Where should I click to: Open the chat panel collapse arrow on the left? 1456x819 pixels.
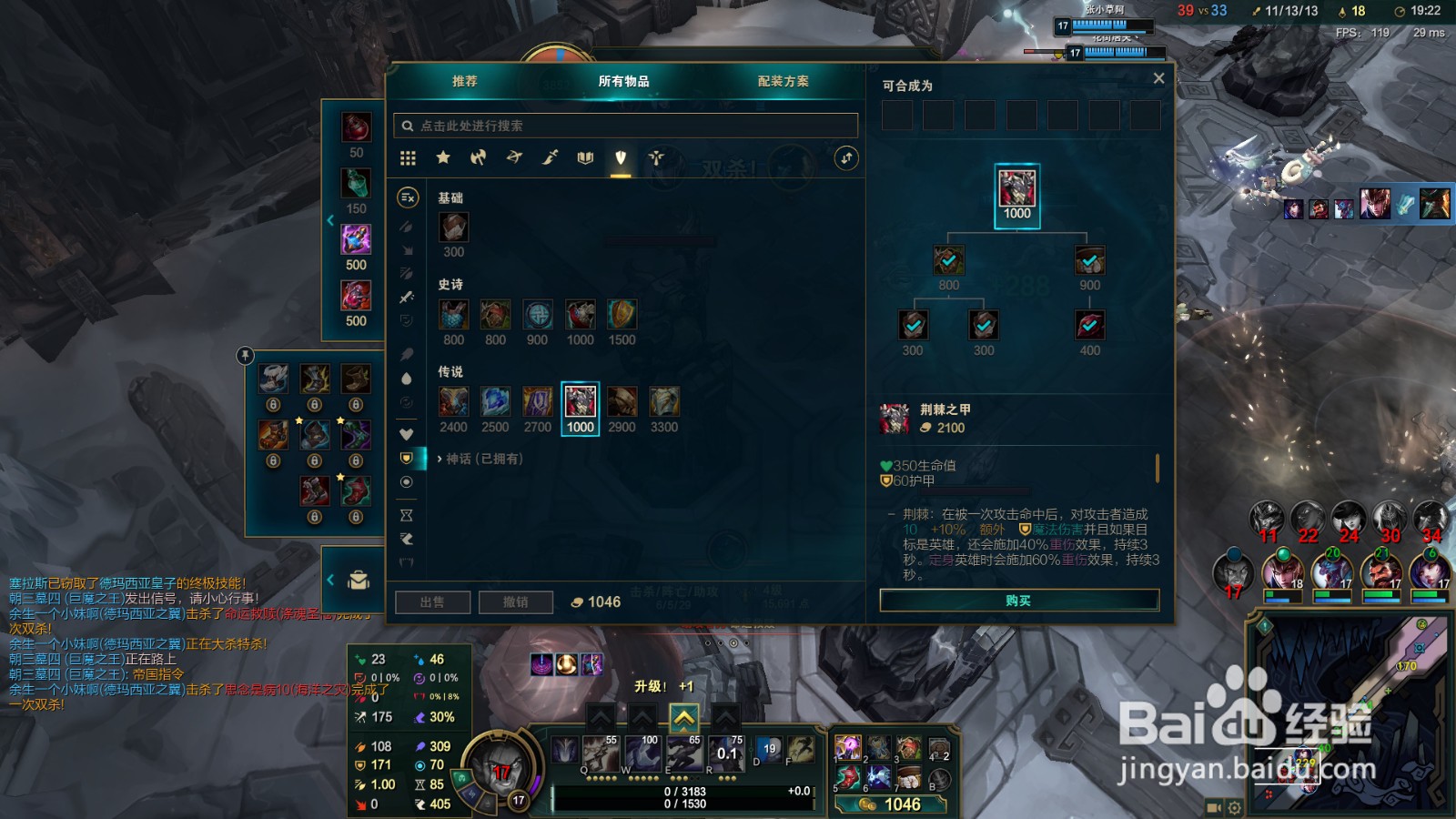tap(329, 580)
